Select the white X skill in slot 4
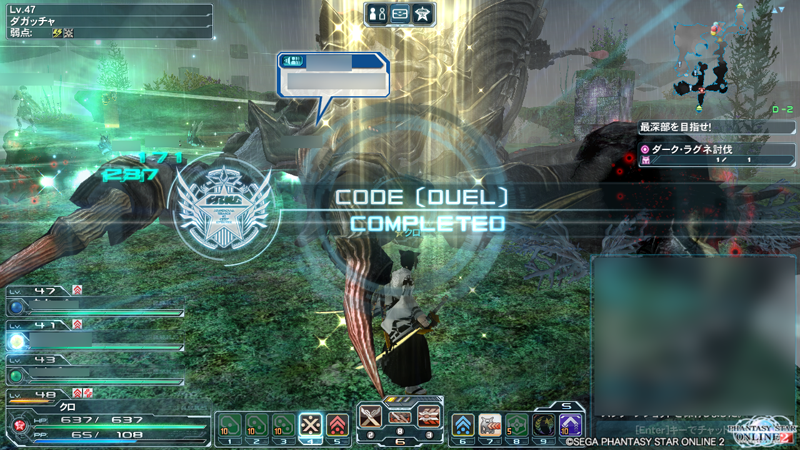Screen dimensions: 800x450 (311, 425)
